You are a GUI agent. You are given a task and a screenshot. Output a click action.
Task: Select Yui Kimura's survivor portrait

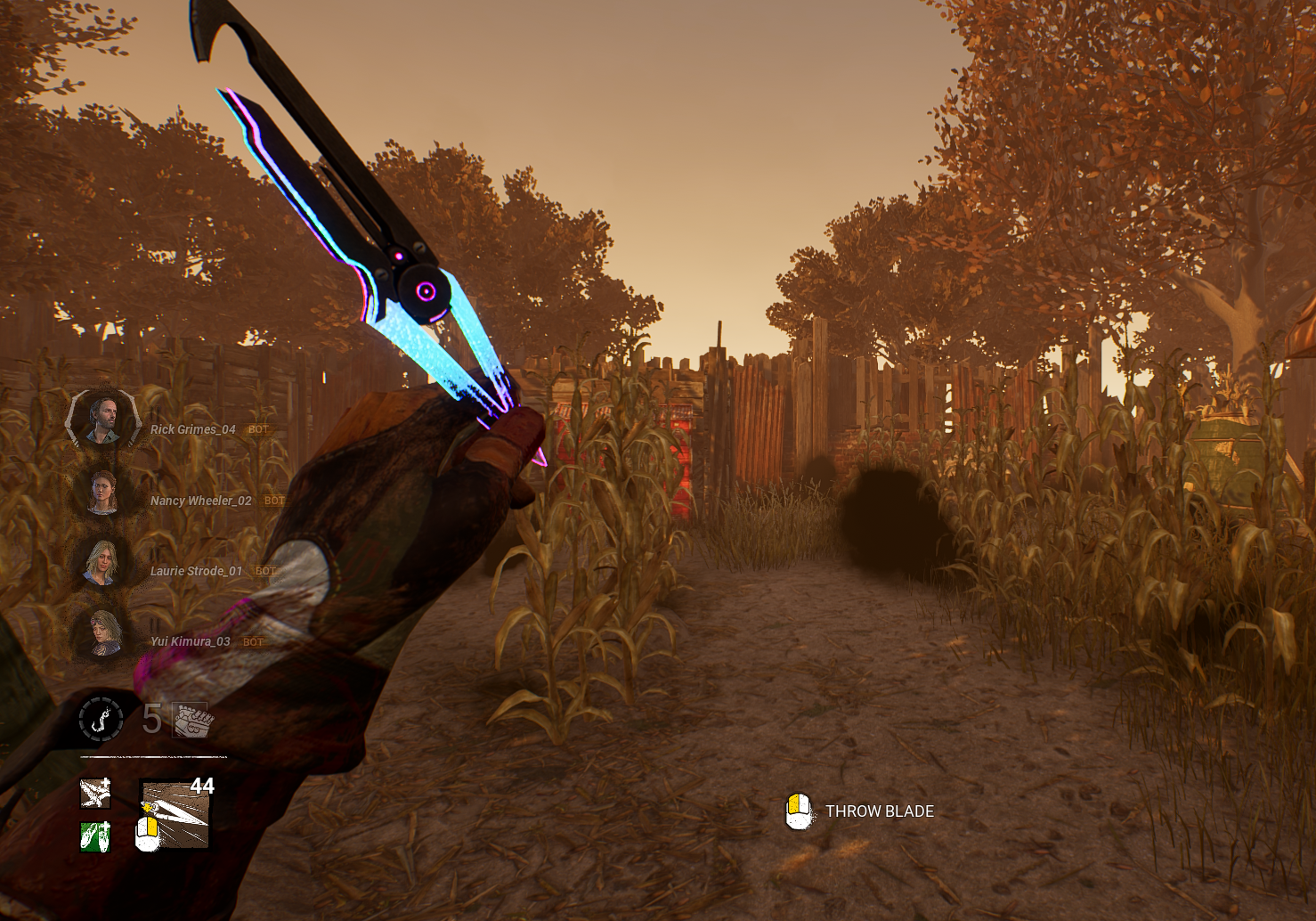coord(103,633)
